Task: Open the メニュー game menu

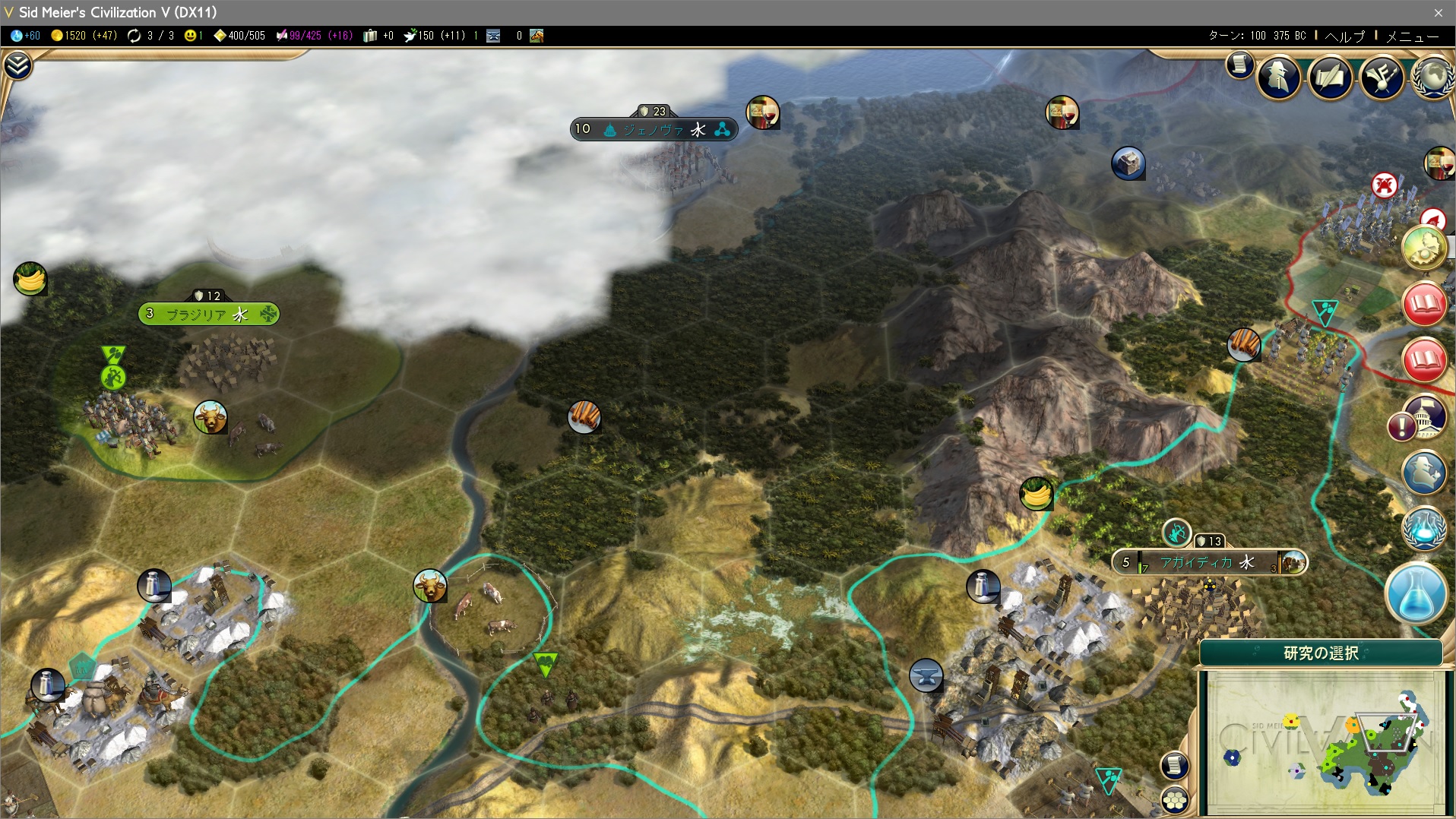Action: pyautogui.click(x=1412, y=36)
